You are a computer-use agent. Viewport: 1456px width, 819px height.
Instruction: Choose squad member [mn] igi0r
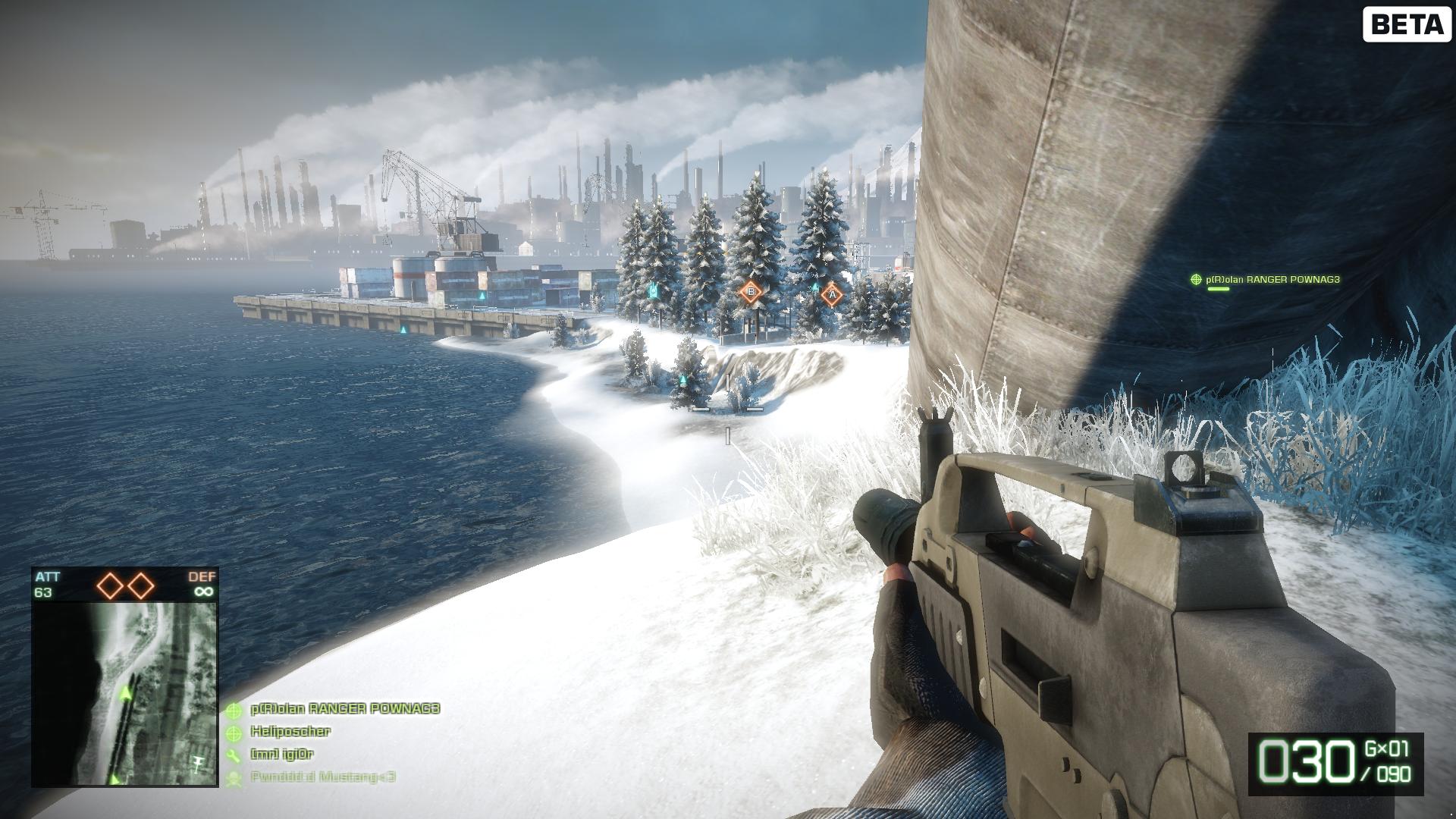[281, 755]
